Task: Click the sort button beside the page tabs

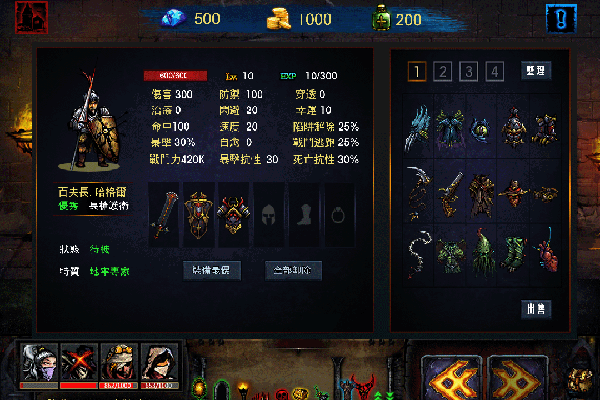Action: pos(536,71)
